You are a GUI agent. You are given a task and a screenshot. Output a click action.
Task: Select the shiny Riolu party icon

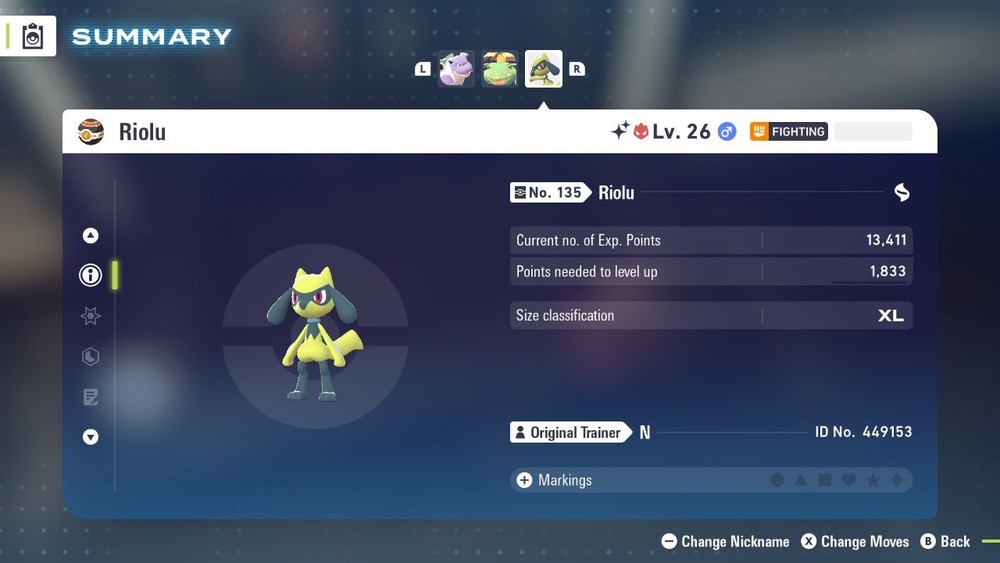544,70
